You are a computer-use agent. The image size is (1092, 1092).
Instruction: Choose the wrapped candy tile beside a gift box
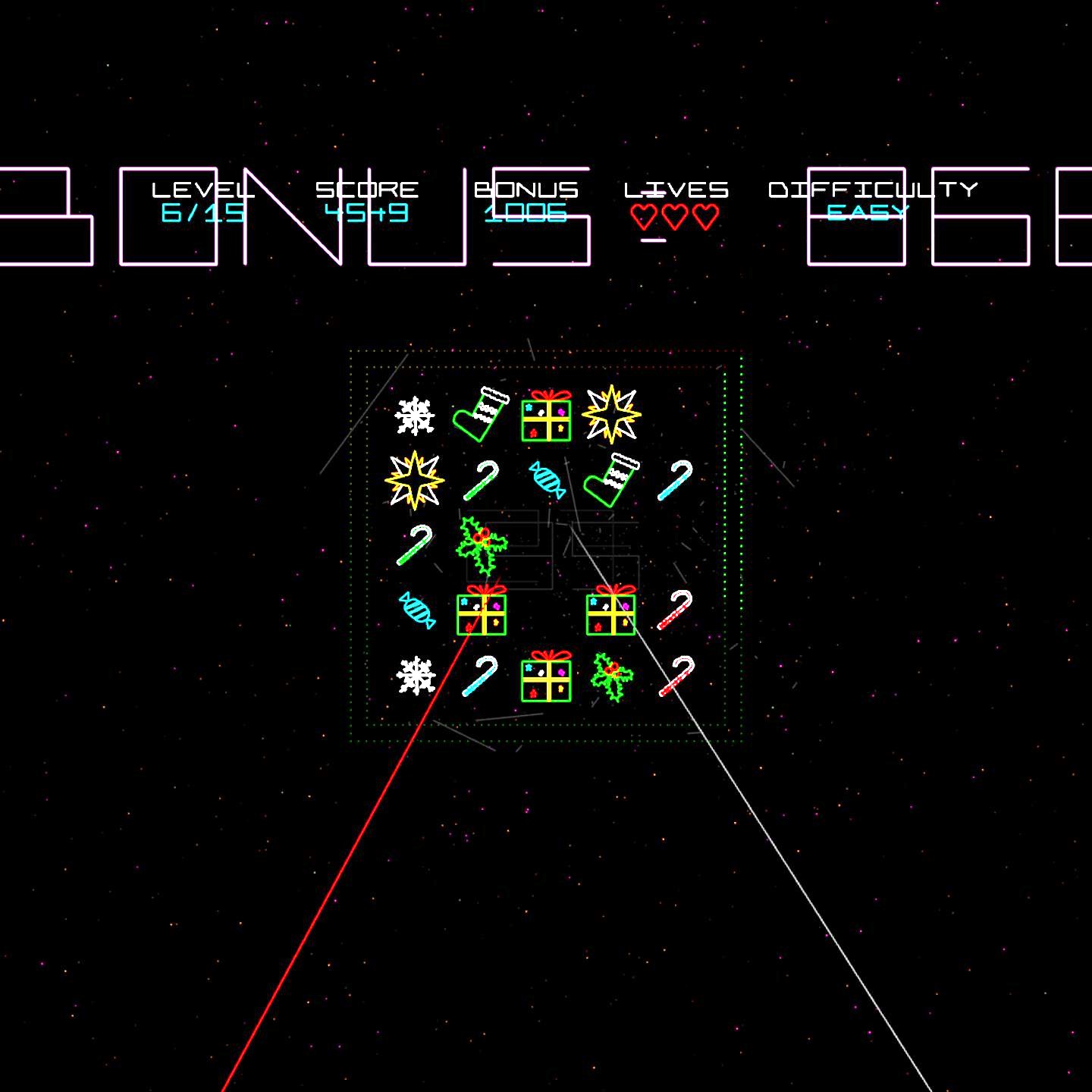pyautogui.click(x=416, y=610)
